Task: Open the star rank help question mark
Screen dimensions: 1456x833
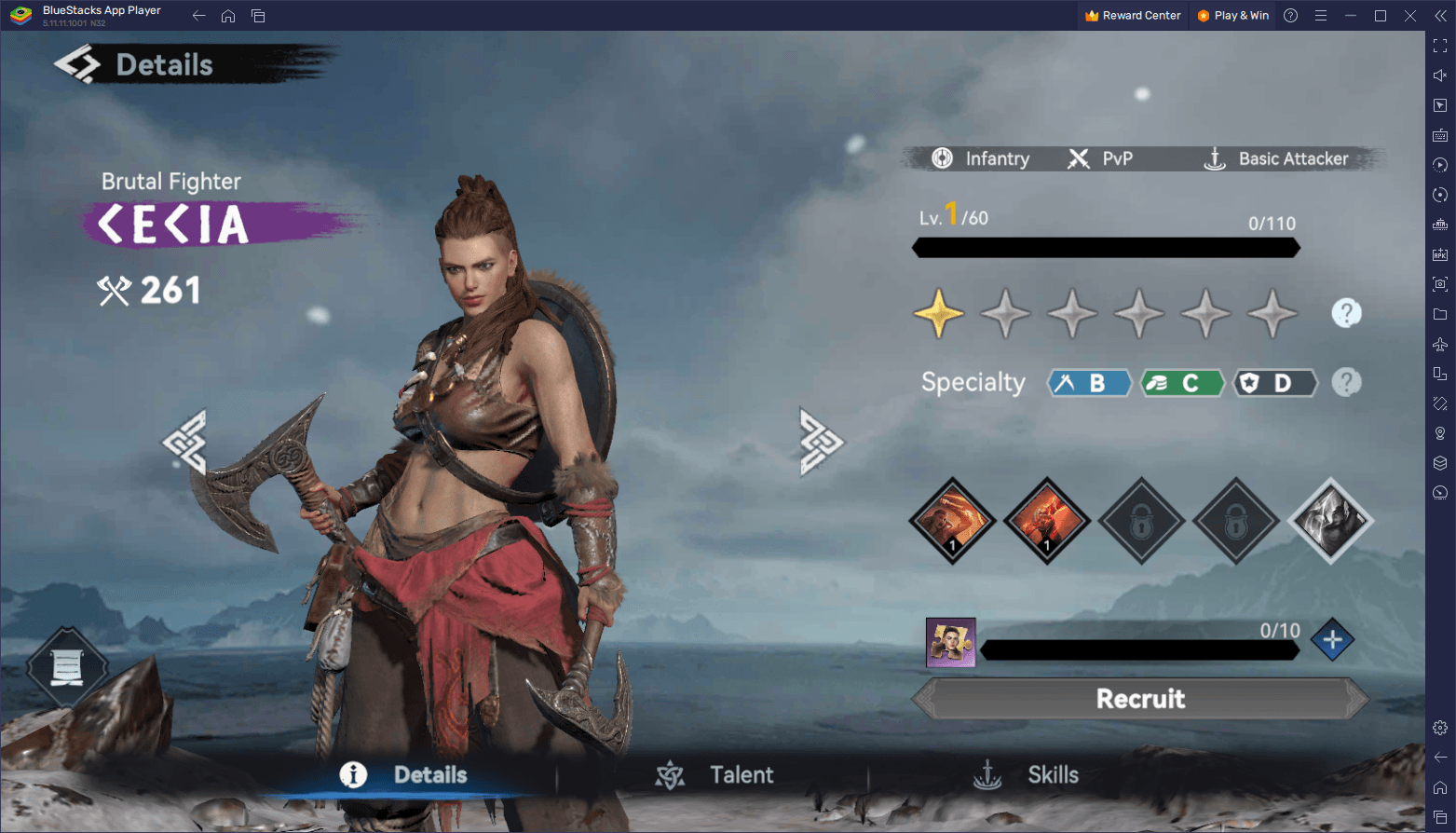Action: [x=1346, y=313]
